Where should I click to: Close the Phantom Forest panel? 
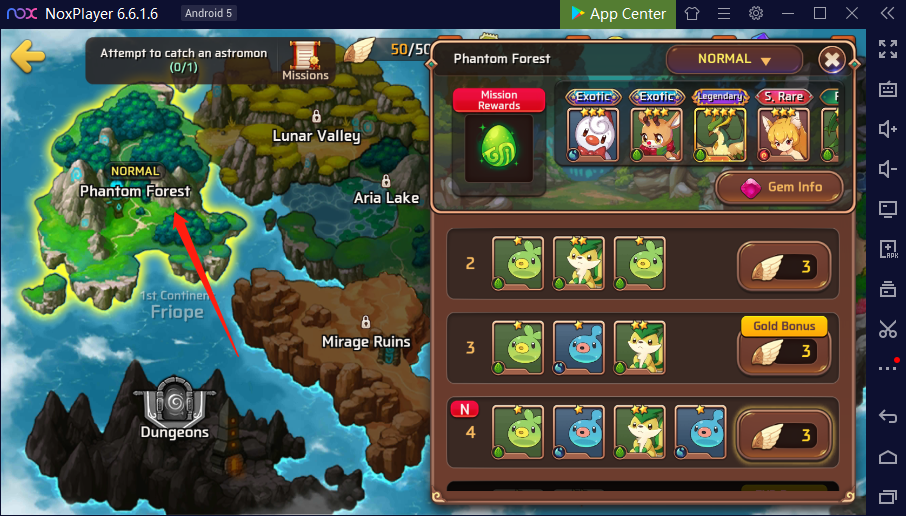832,60
